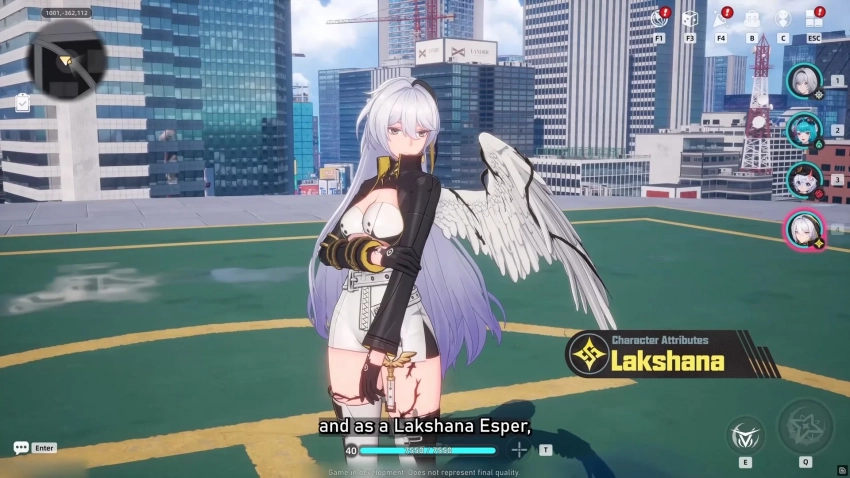Open the dice cube menu
The height and width of the screenshot is (478, 850).
690,20
